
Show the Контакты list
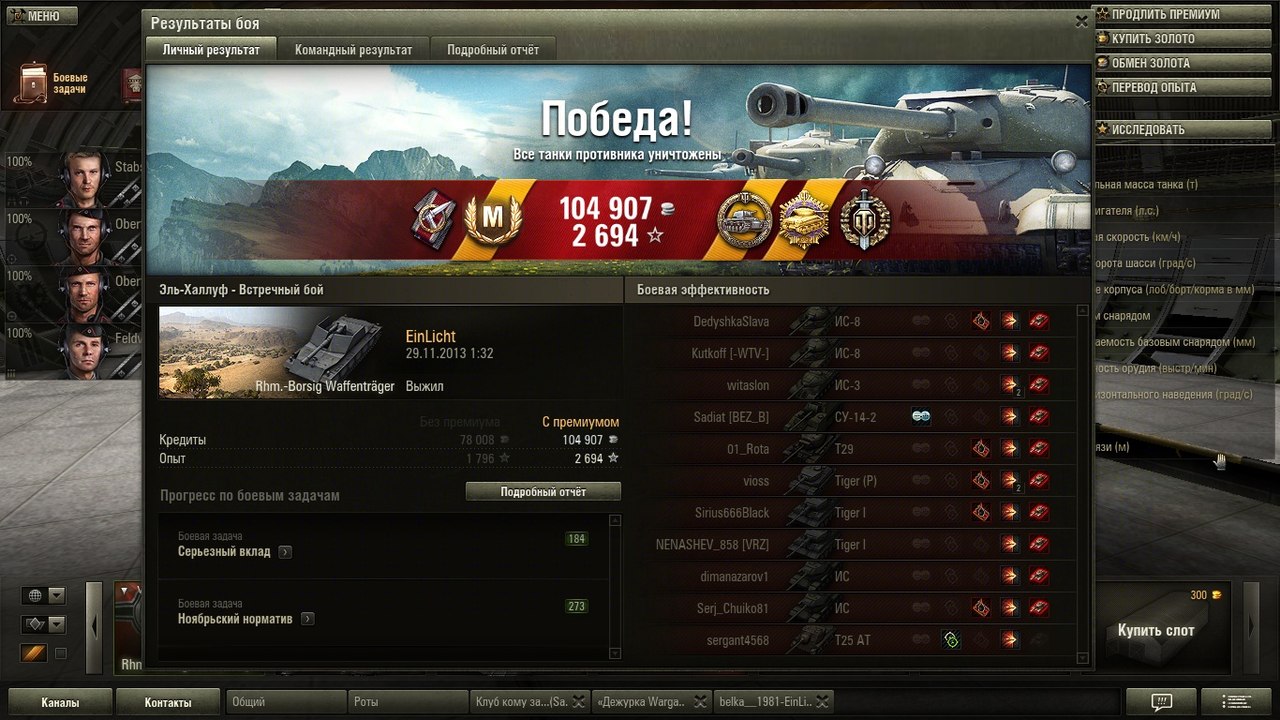[168, 702]
